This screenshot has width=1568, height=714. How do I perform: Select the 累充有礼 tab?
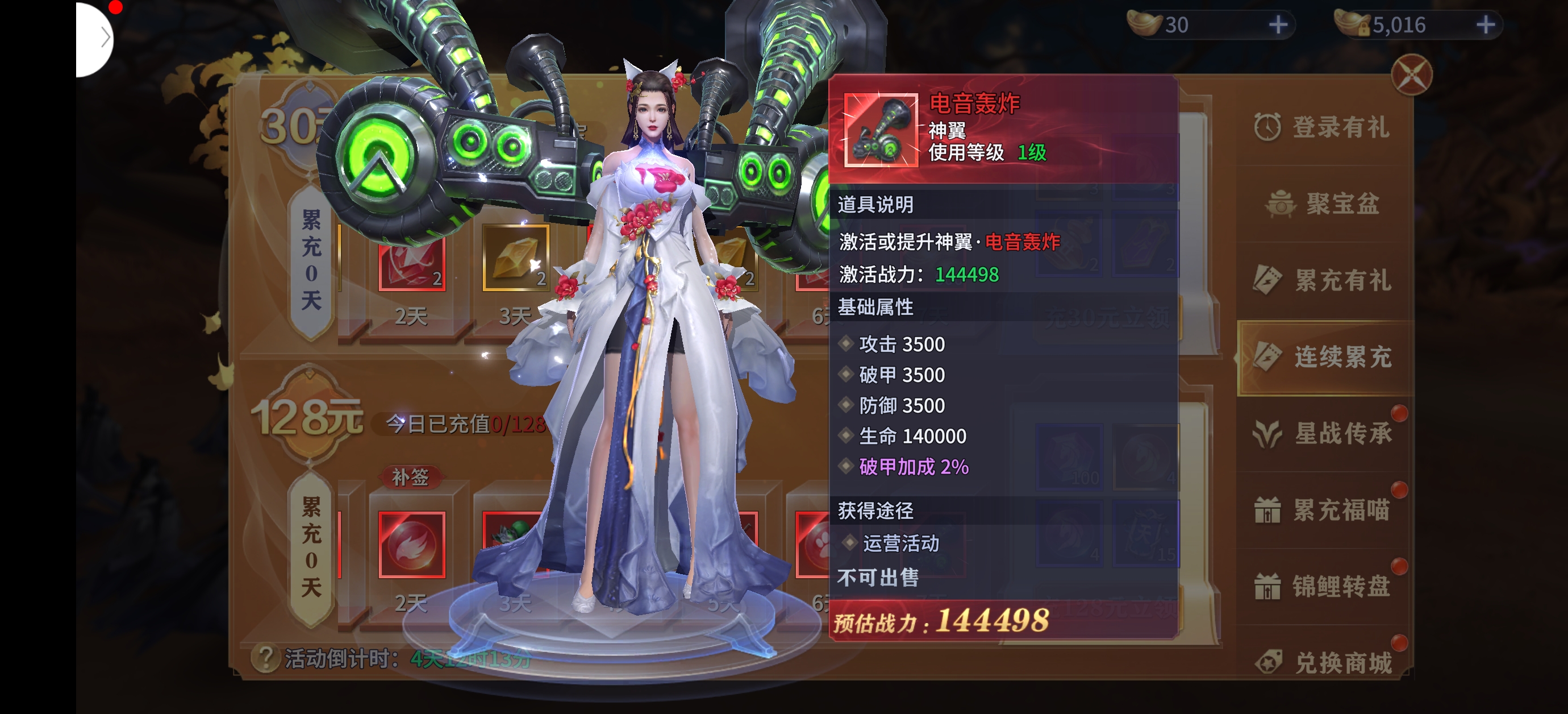coord(1323,280)
